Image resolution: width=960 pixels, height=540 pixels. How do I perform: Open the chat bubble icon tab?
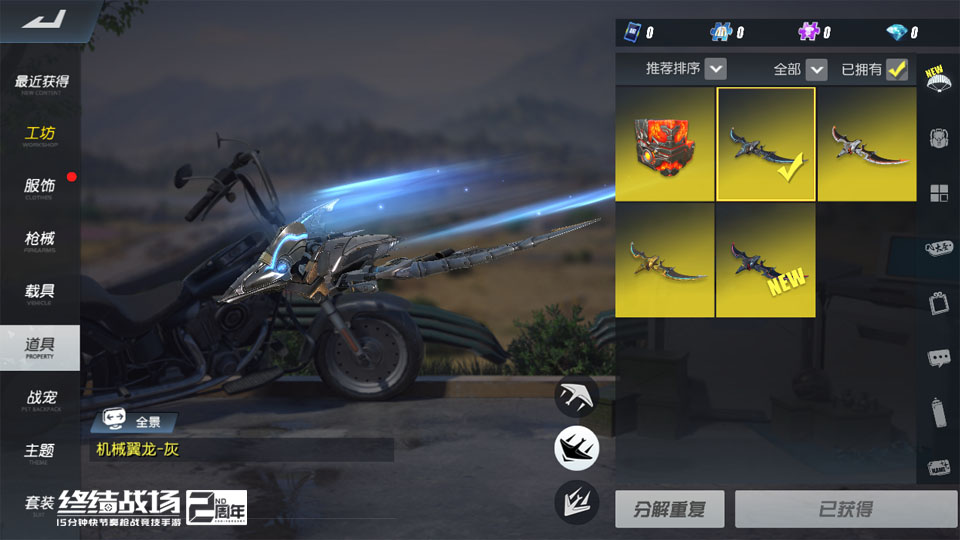pos(938,357)
